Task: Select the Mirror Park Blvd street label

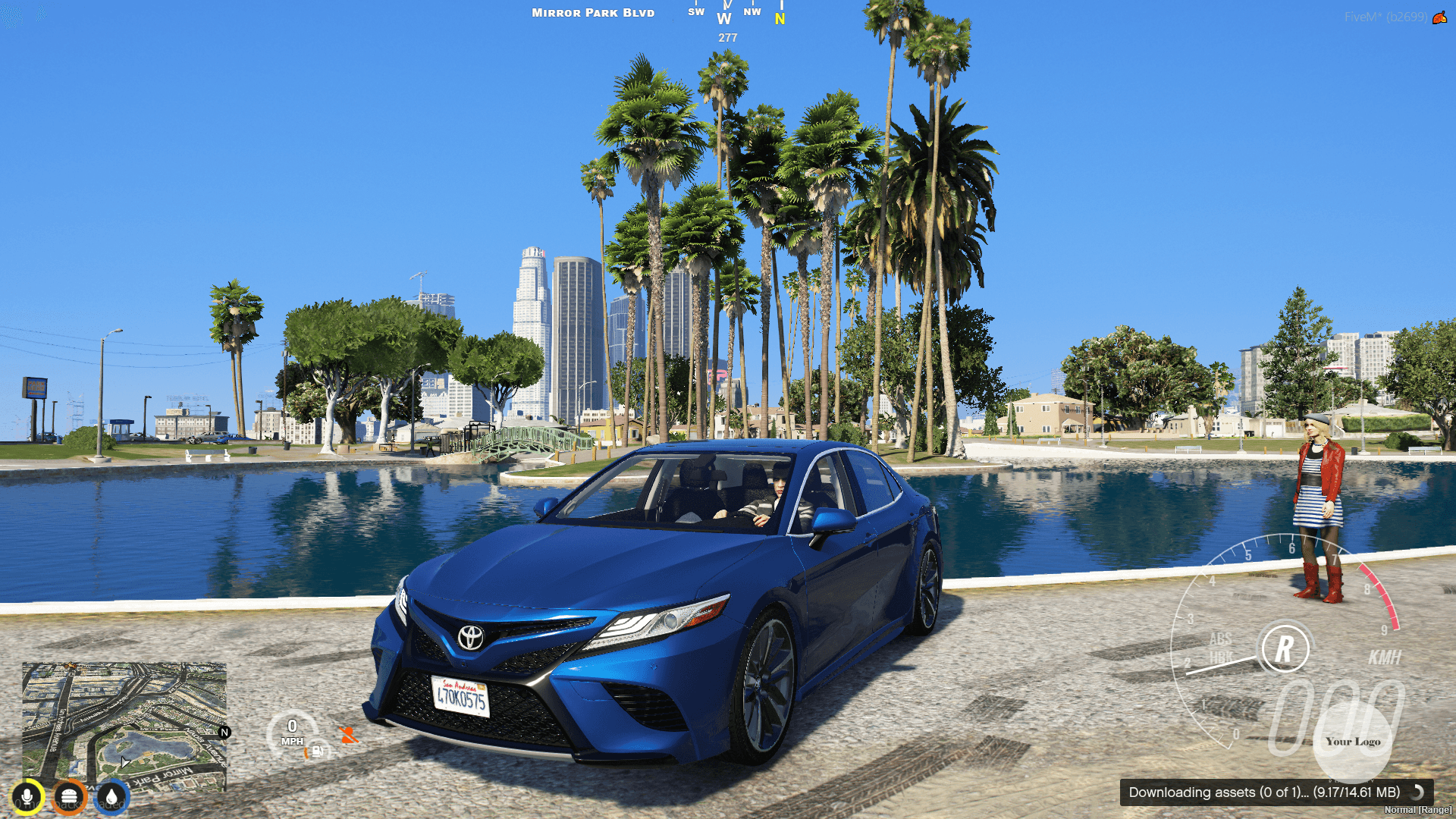Action: point(592,12)
